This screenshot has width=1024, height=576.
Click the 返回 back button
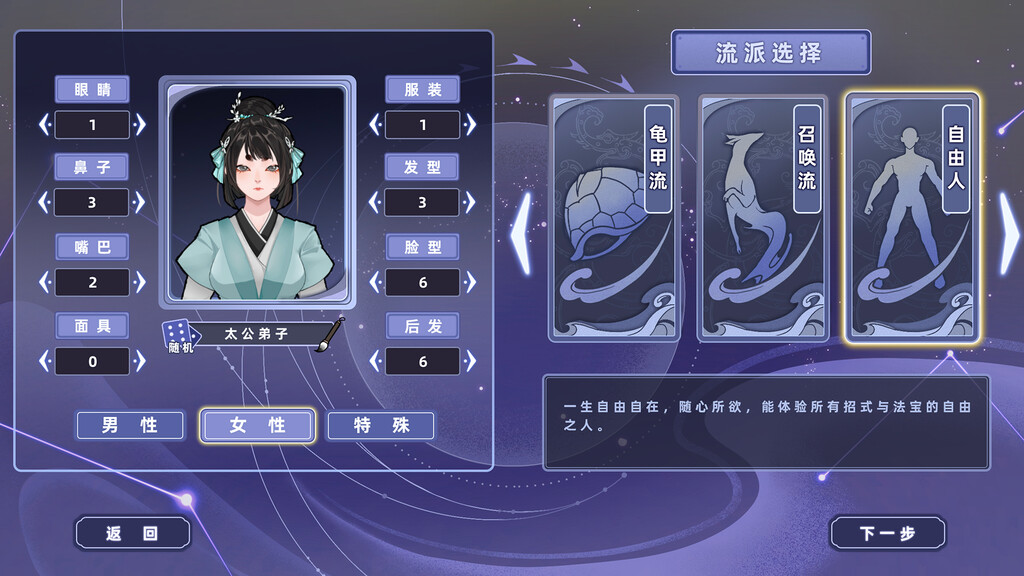click(x=132, y=533)
